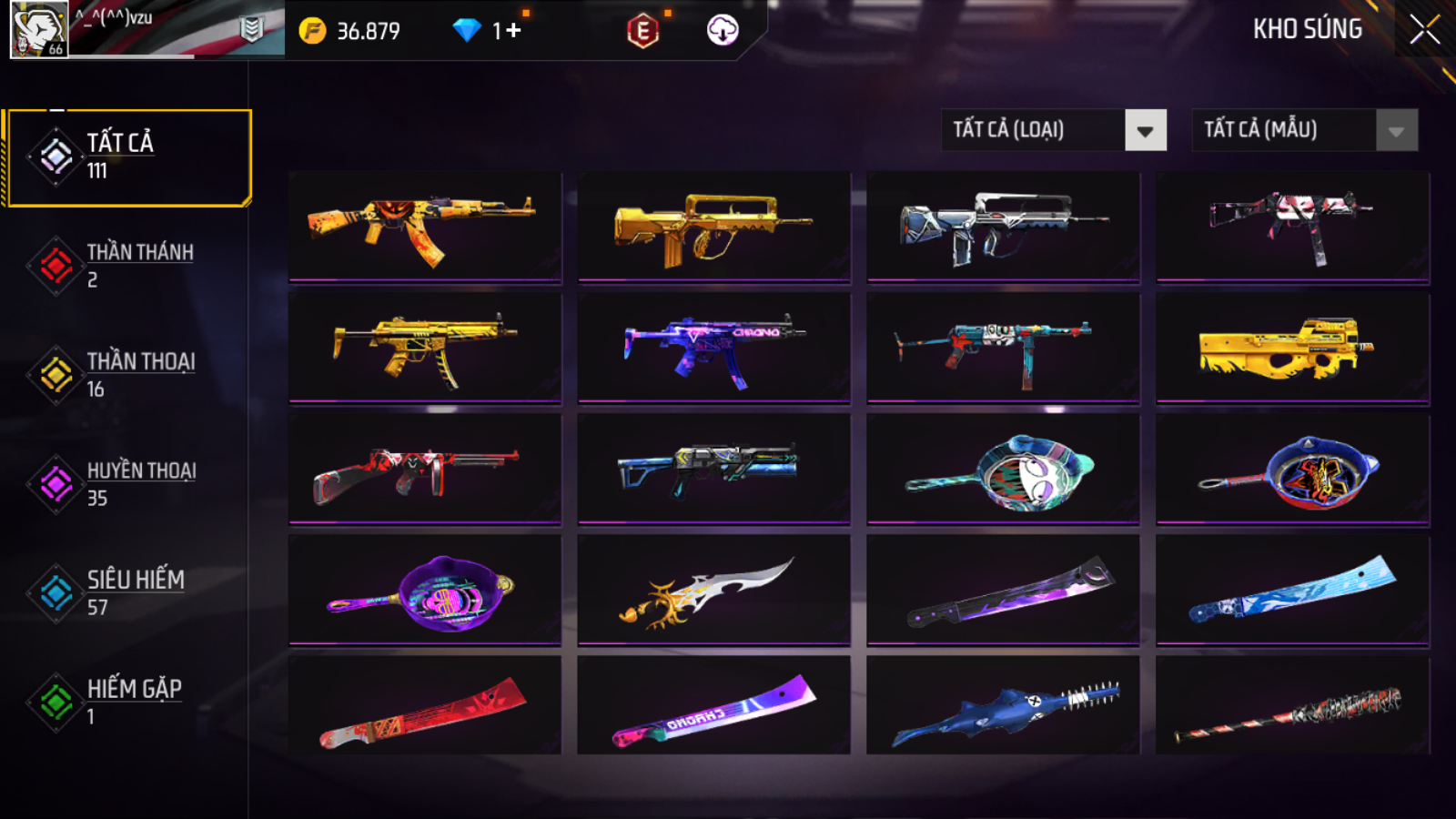Select the Tất Cả category tab

pyautogui.click(x=127, y=157)
